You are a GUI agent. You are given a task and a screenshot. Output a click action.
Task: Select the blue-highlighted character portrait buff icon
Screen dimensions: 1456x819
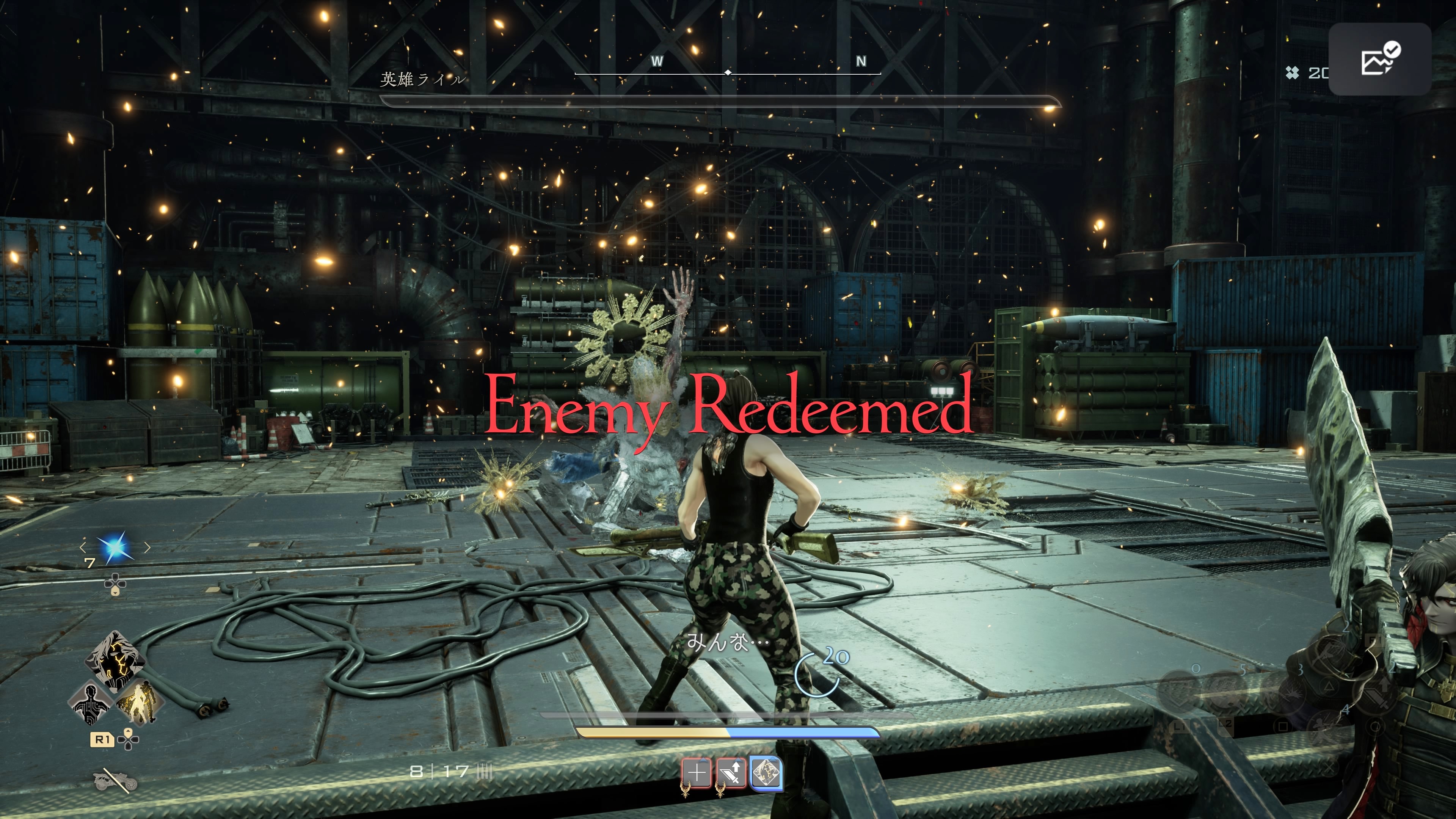tap(766, 773)
